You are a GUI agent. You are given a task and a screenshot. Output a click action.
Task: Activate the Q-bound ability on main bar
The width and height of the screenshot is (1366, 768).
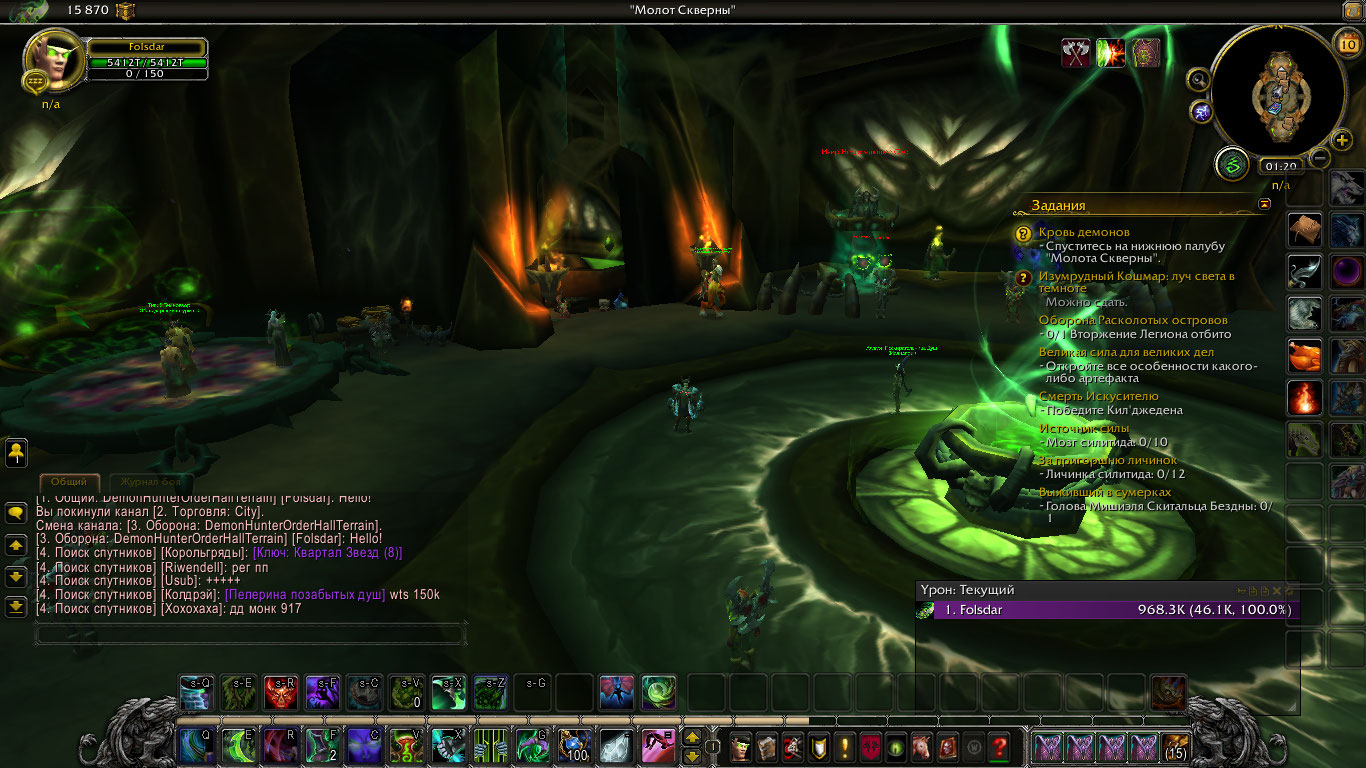[195, 746]
